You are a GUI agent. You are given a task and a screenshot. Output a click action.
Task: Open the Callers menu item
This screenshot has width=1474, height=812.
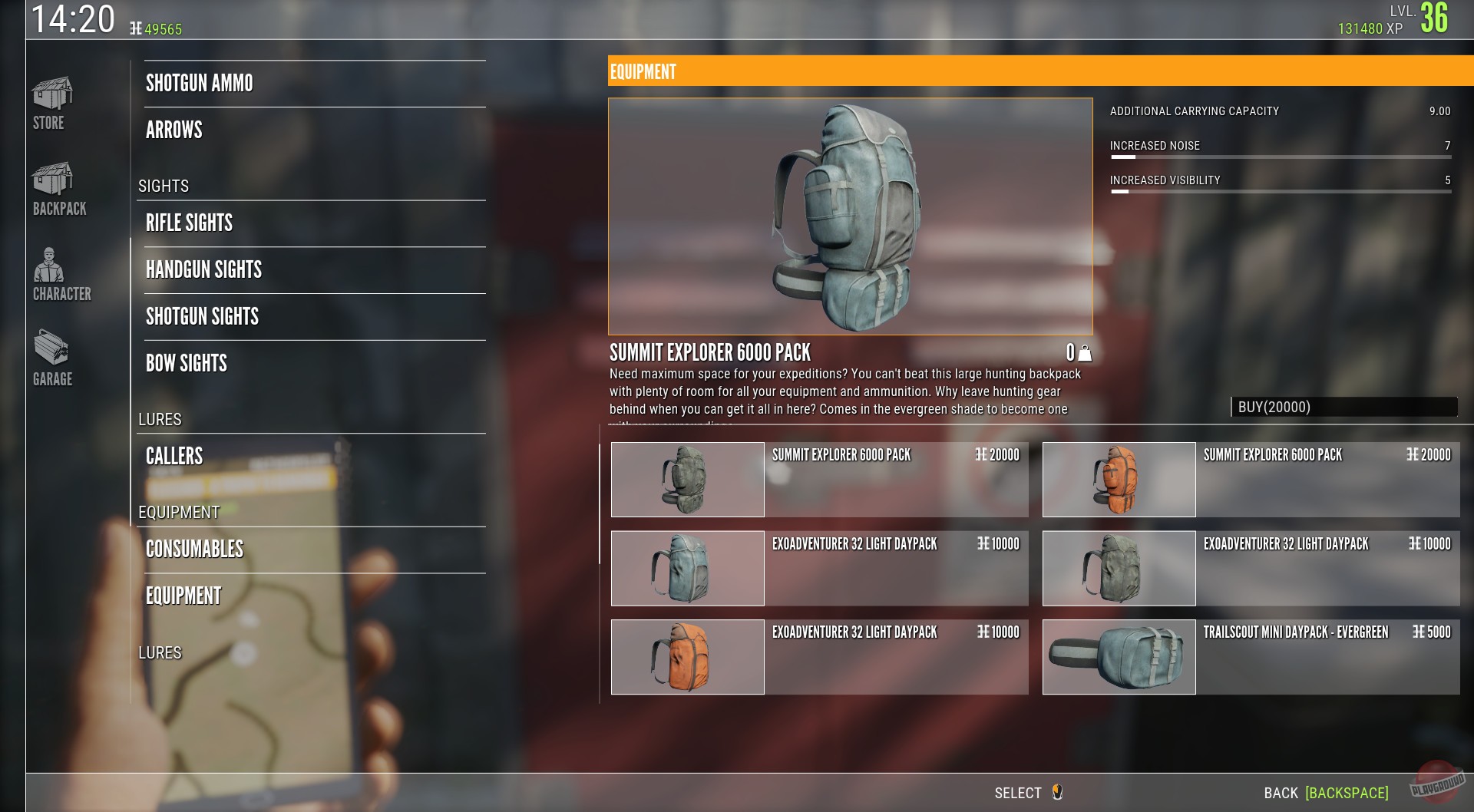coord(174,456)
